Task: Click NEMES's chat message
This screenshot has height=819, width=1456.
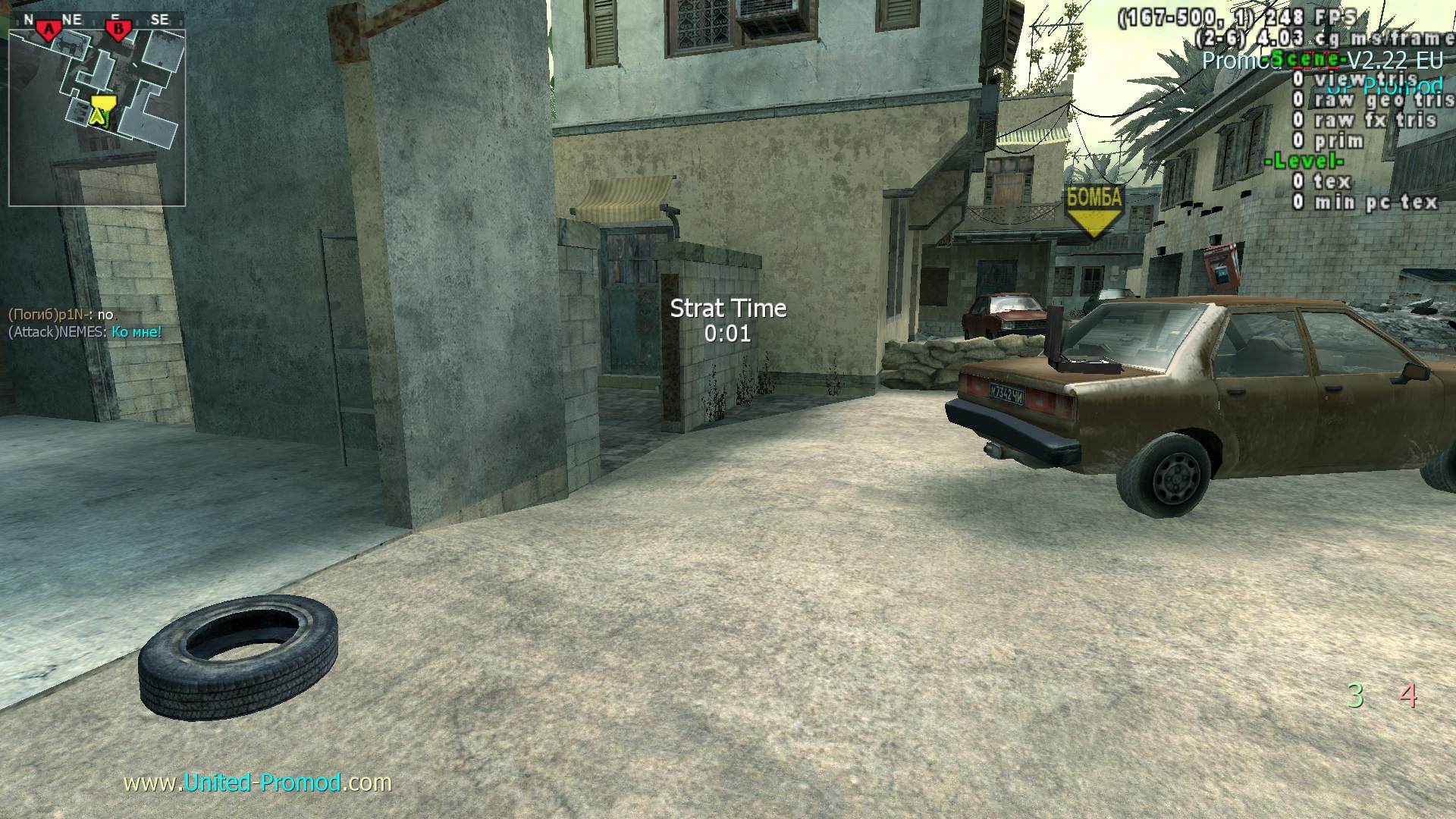Action: 85,332
